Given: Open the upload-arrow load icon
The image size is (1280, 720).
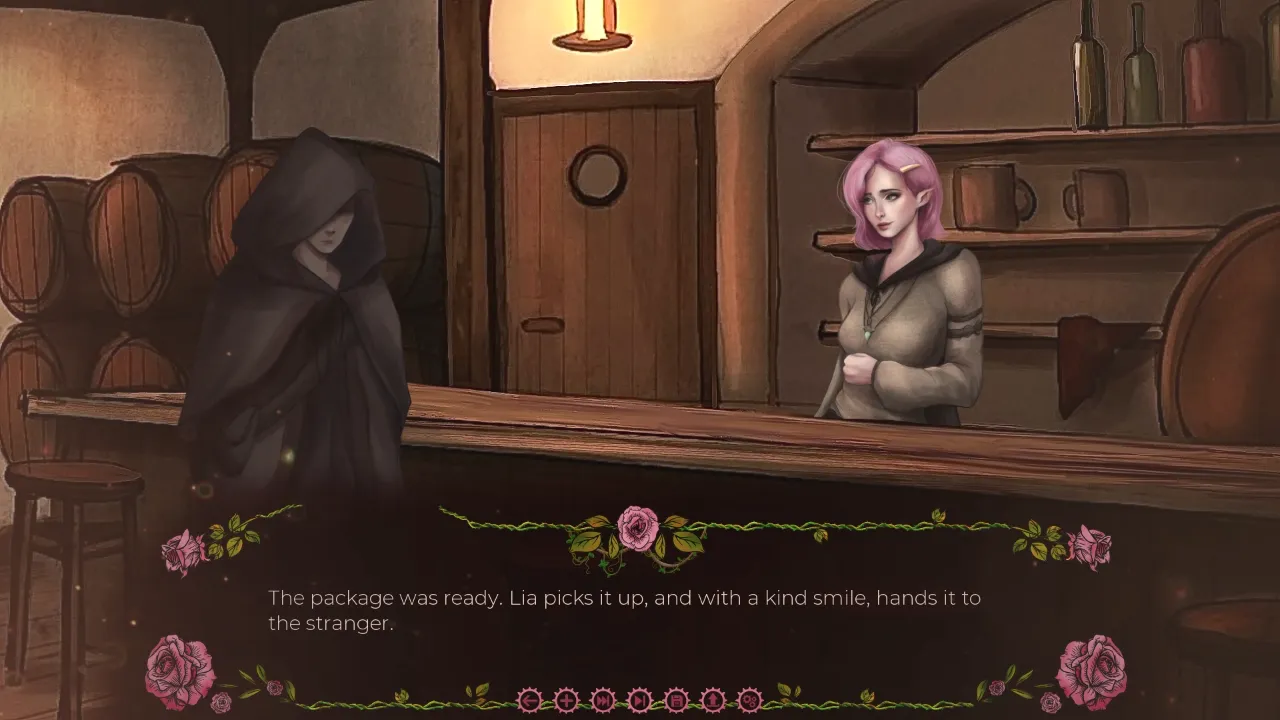Looking at the screenshot, I should click(x=712, y=700).
